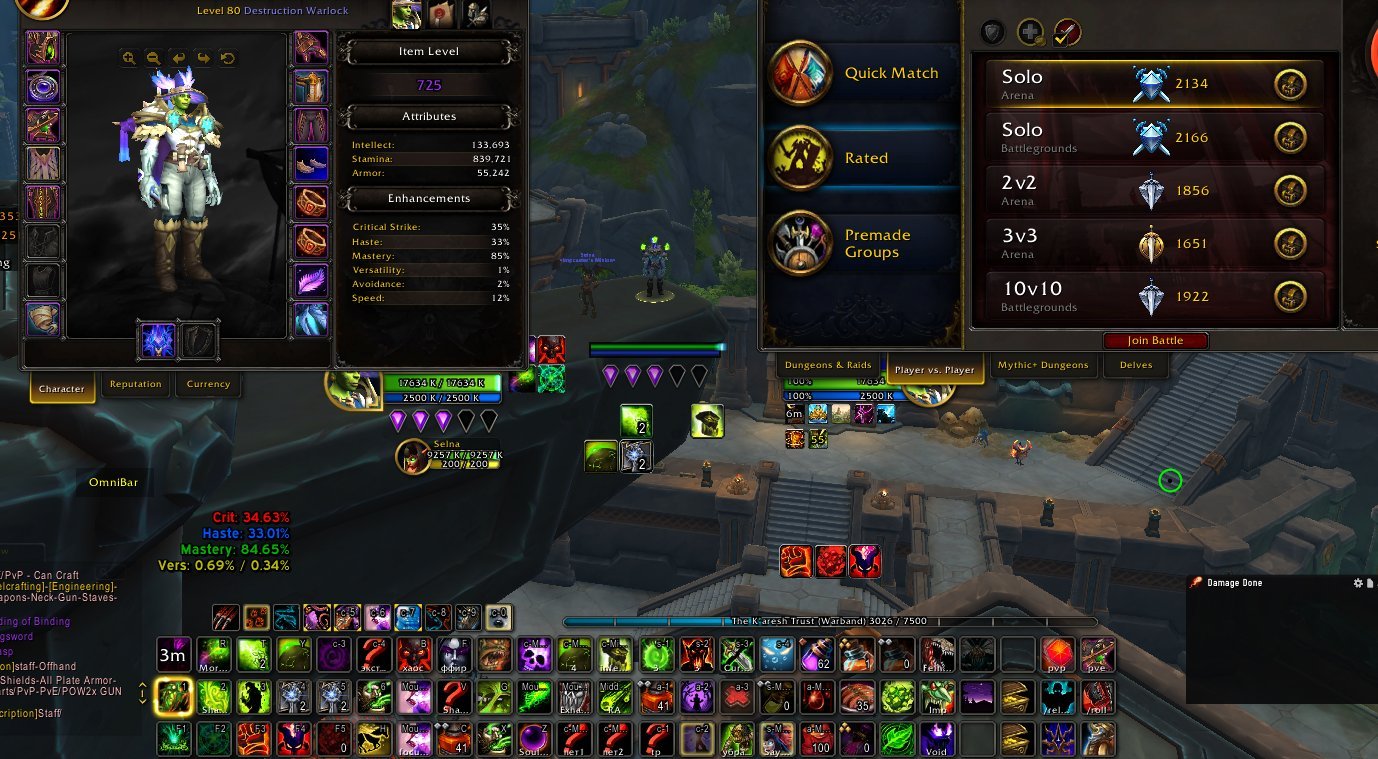Switch to the Currency tab
1378x759 pixels.
(208, 385)
